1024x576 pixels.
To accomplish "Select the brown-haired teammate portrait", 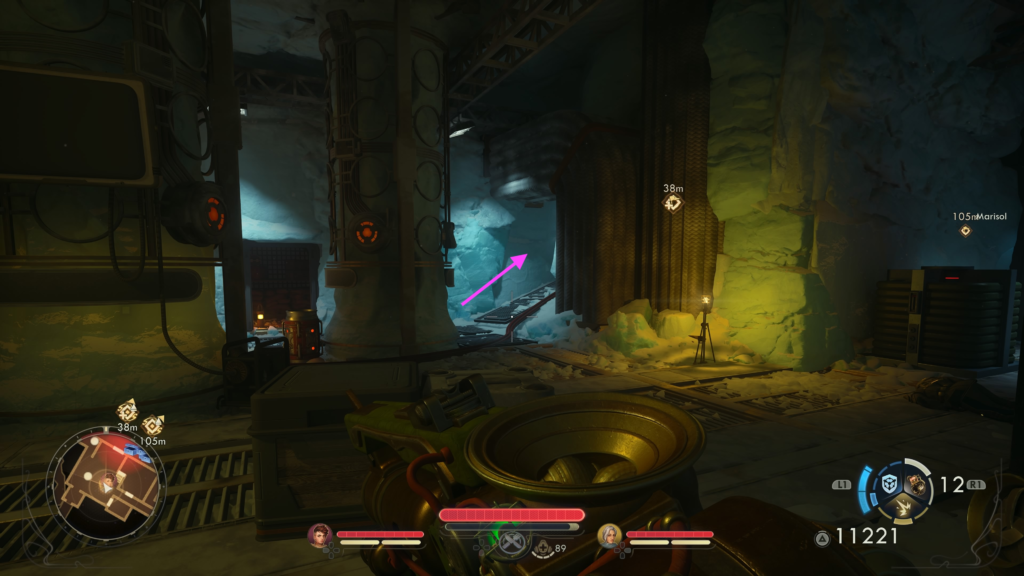I will coord(320,535).
